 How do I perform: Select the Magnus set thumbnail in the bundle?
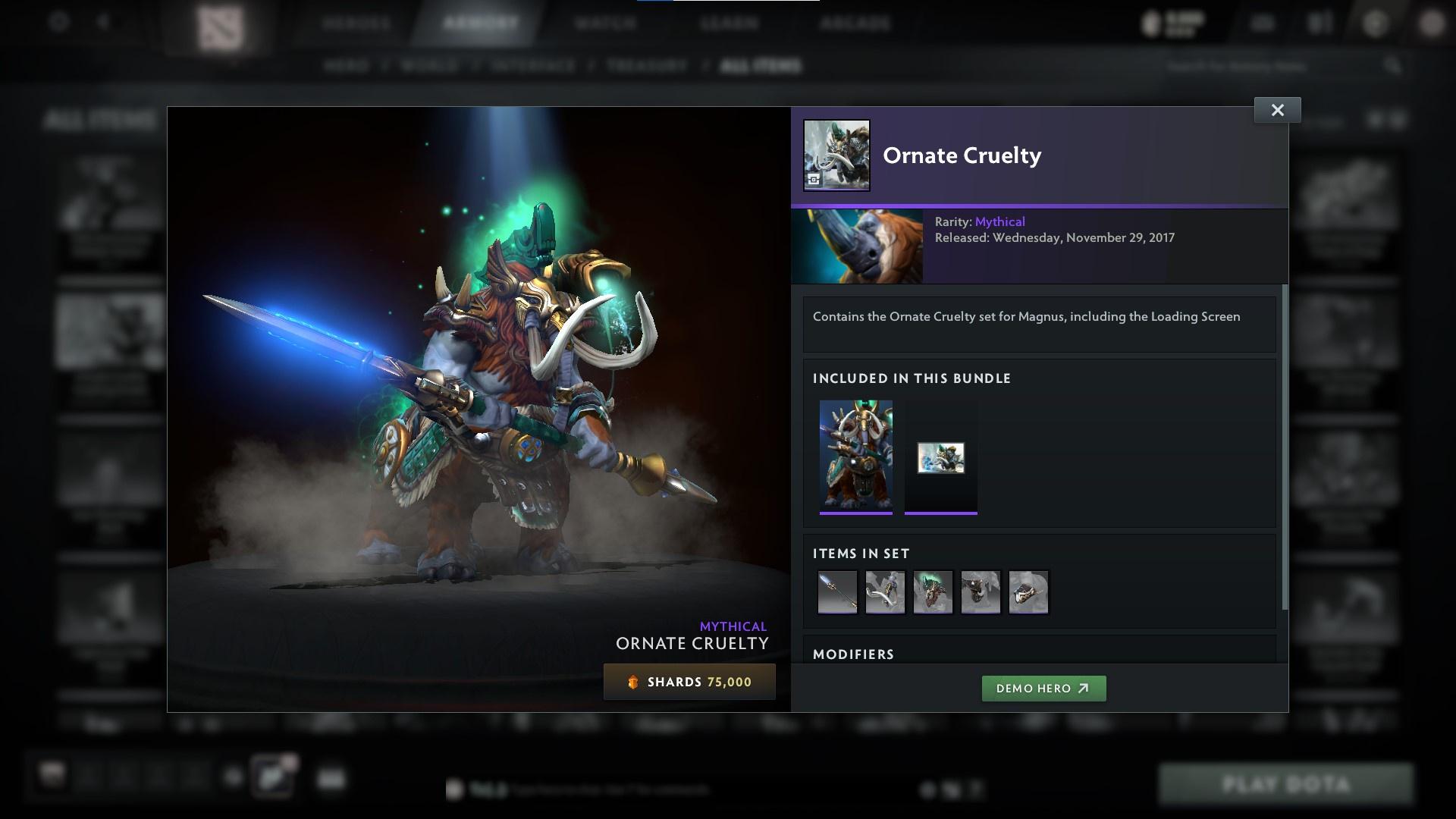tap(856, 457)
